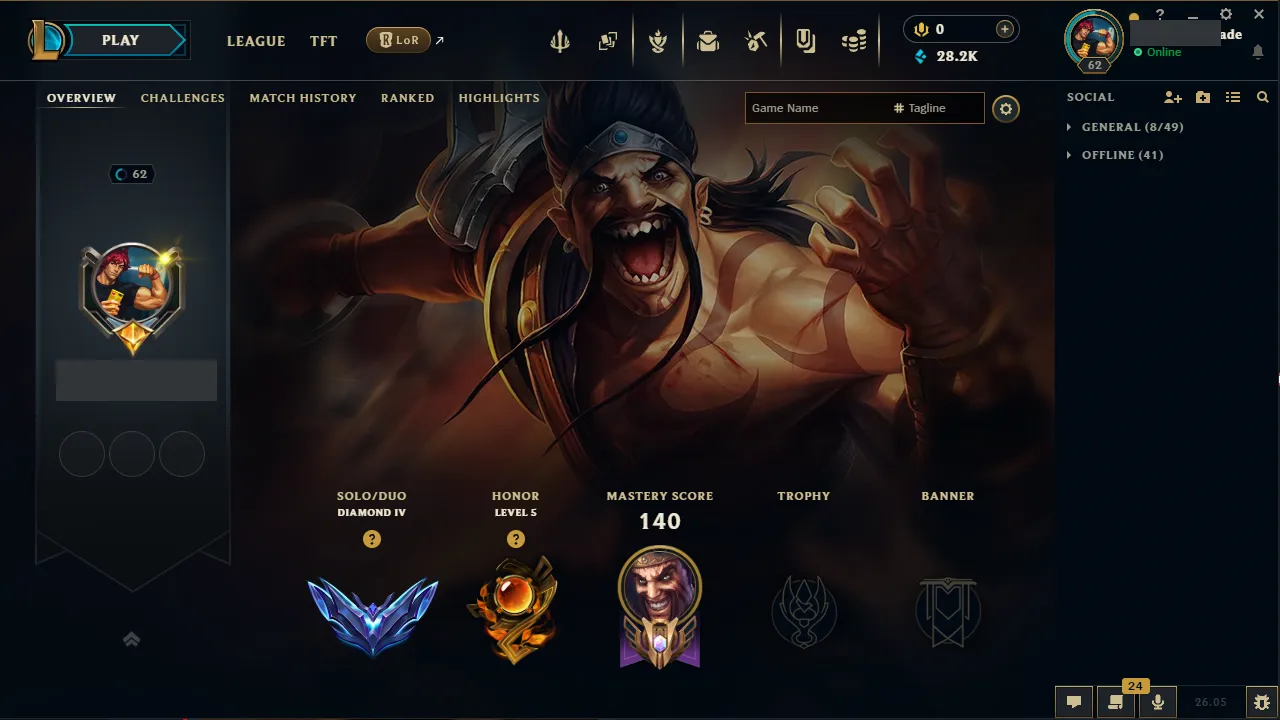Screen dimensions: 1280x720
Task: Open the TFT section from the navbar
Action: coord(323,41)
